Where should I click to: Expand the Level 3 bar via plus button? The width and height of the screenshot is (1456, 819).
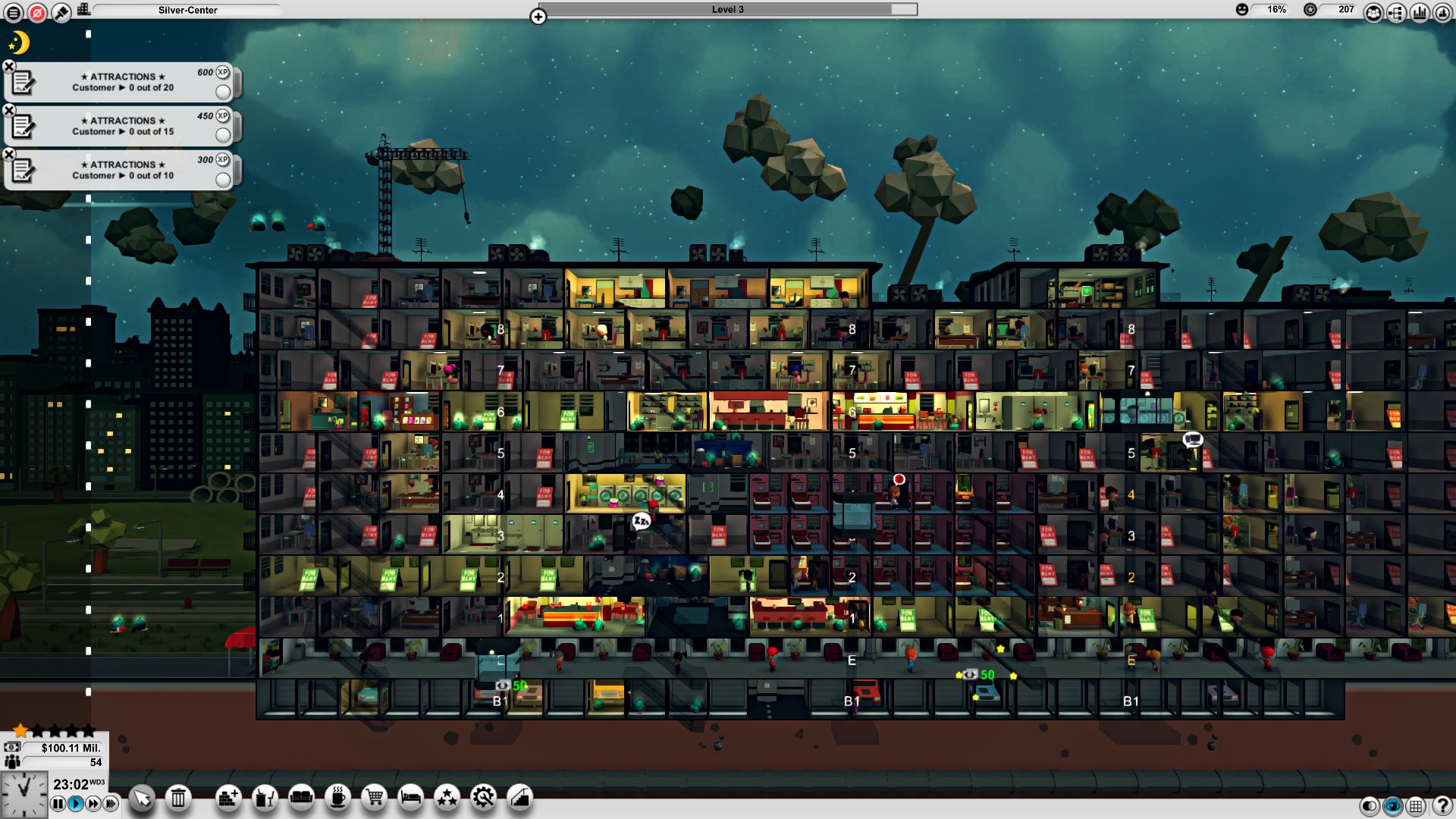coord(538,16)
